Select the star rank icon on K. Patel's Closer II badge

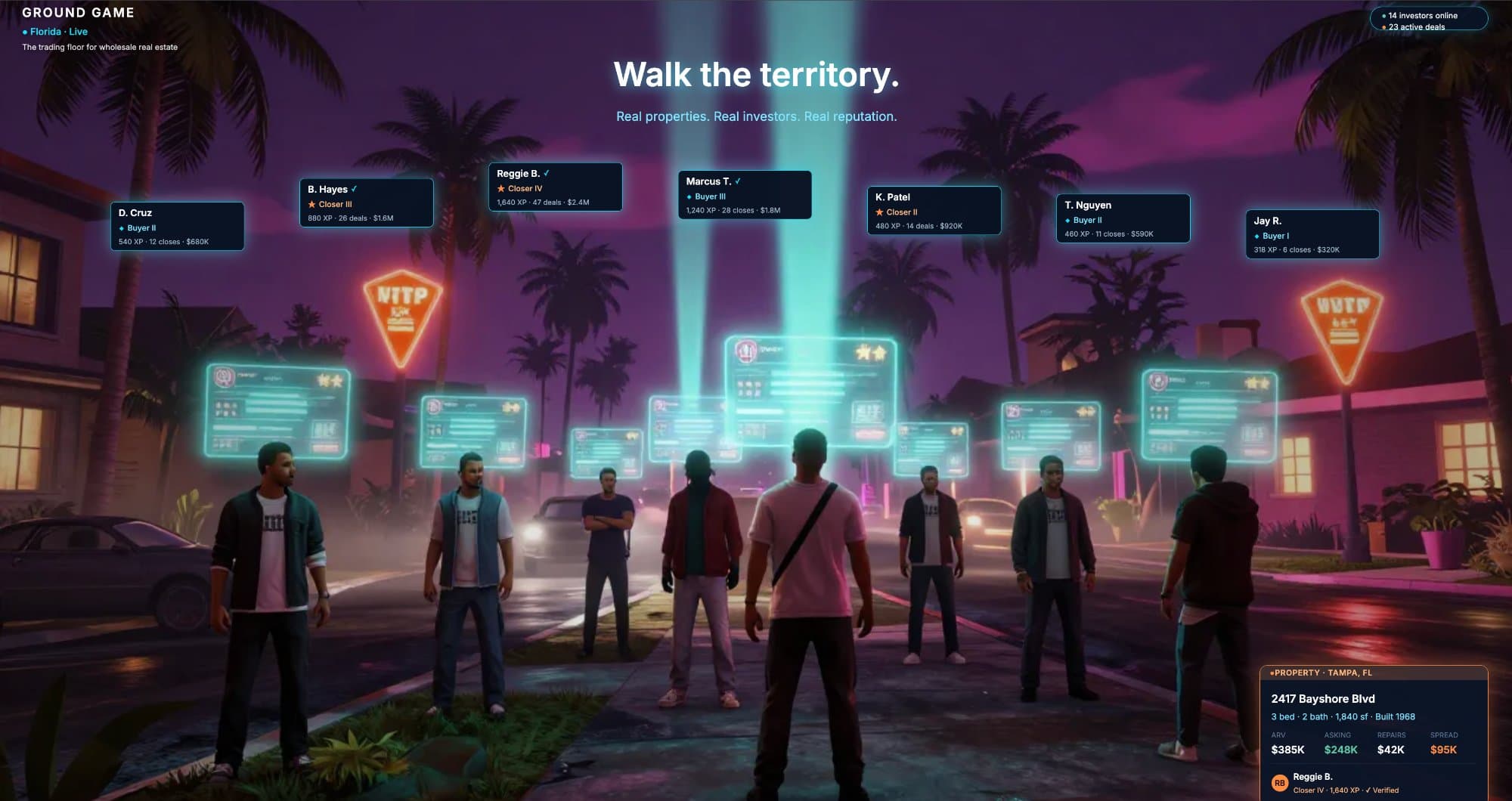879,212
